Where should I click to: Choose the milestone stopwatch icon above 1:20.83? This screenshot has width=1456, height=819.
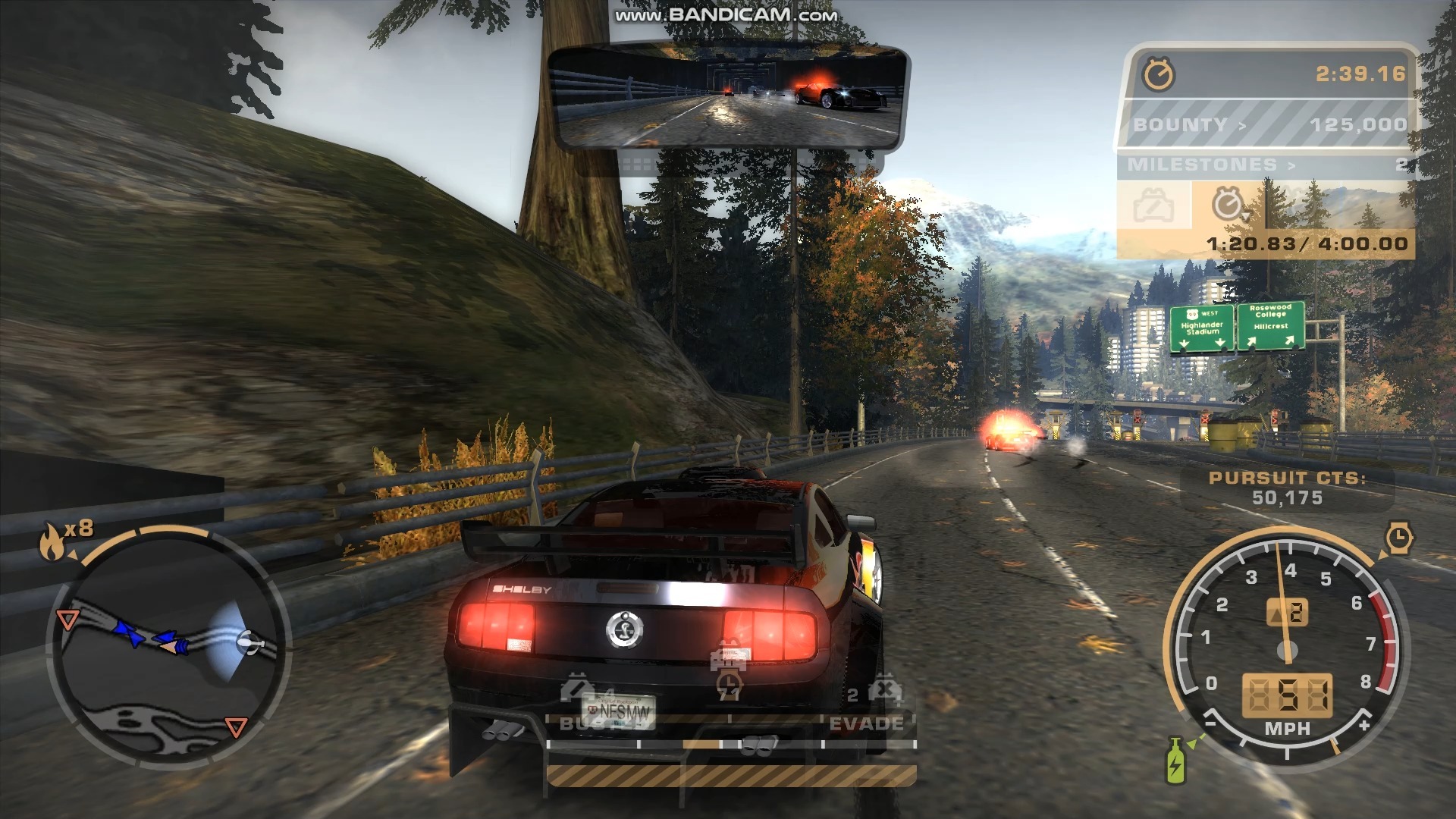point(1226,205)
